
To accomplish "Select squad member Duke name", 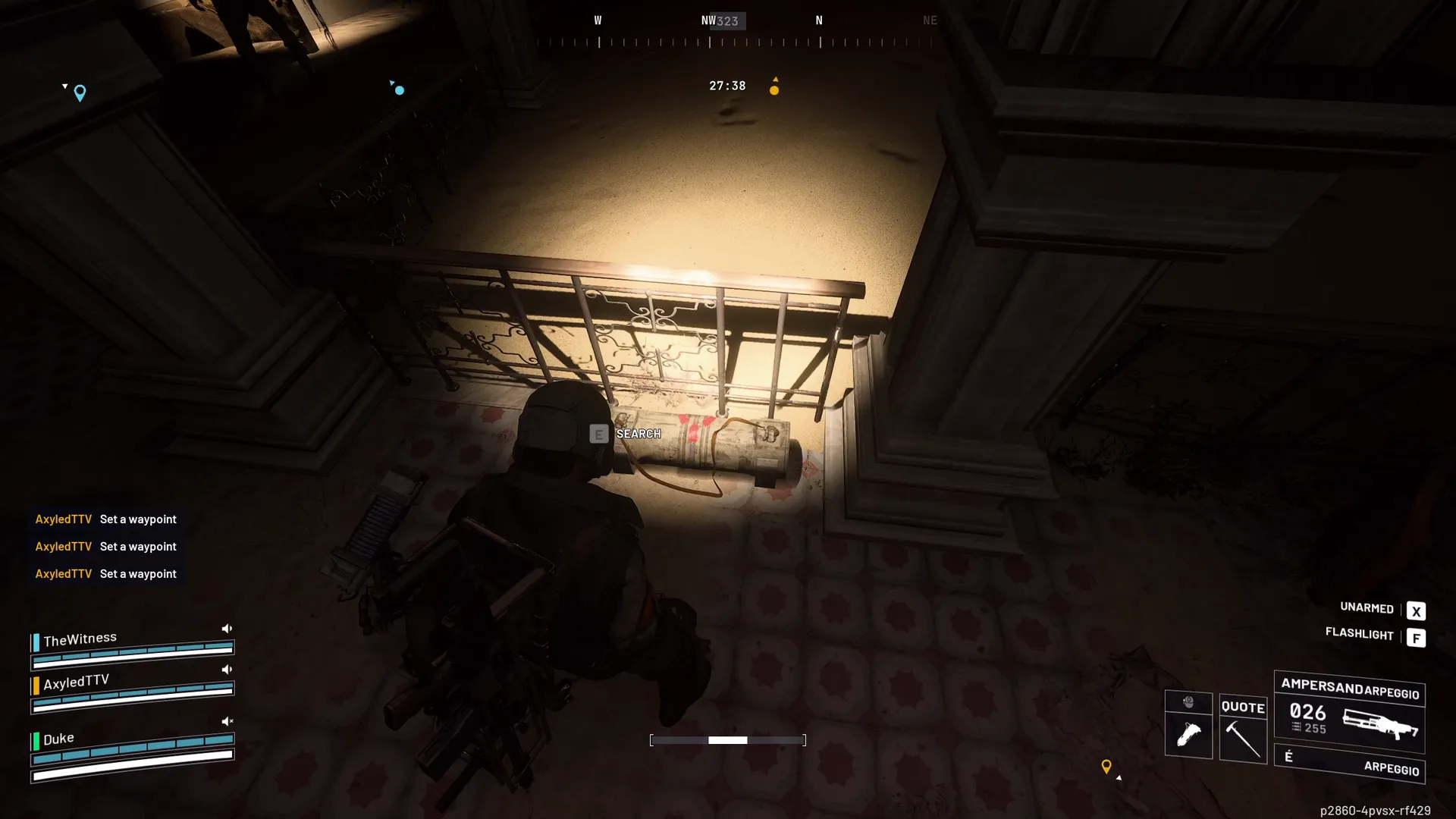I will coord(58,739).
